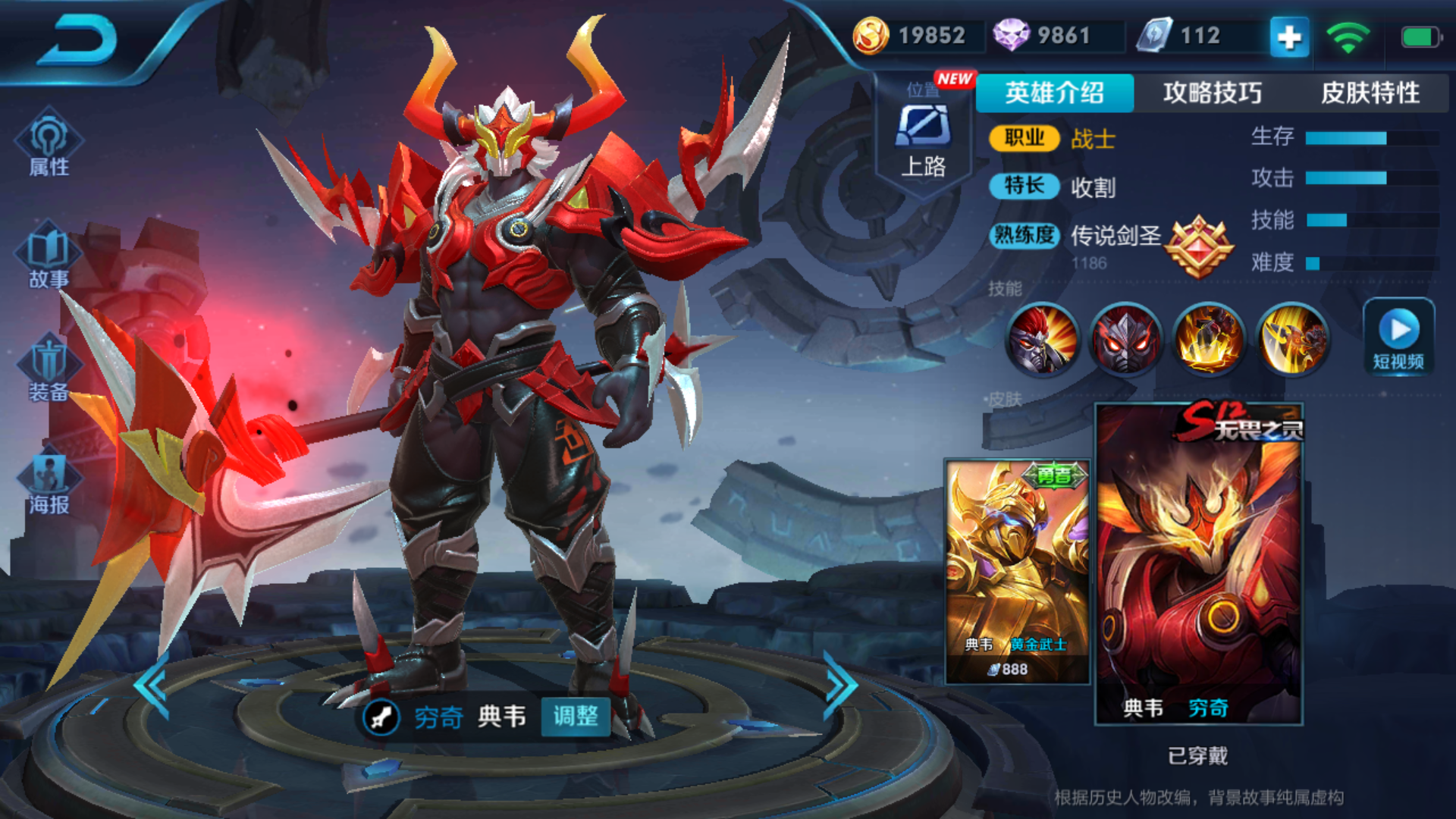Select the 穷奇 skin card
This screenshot has height=819, width=1456.
[1198, 563]
